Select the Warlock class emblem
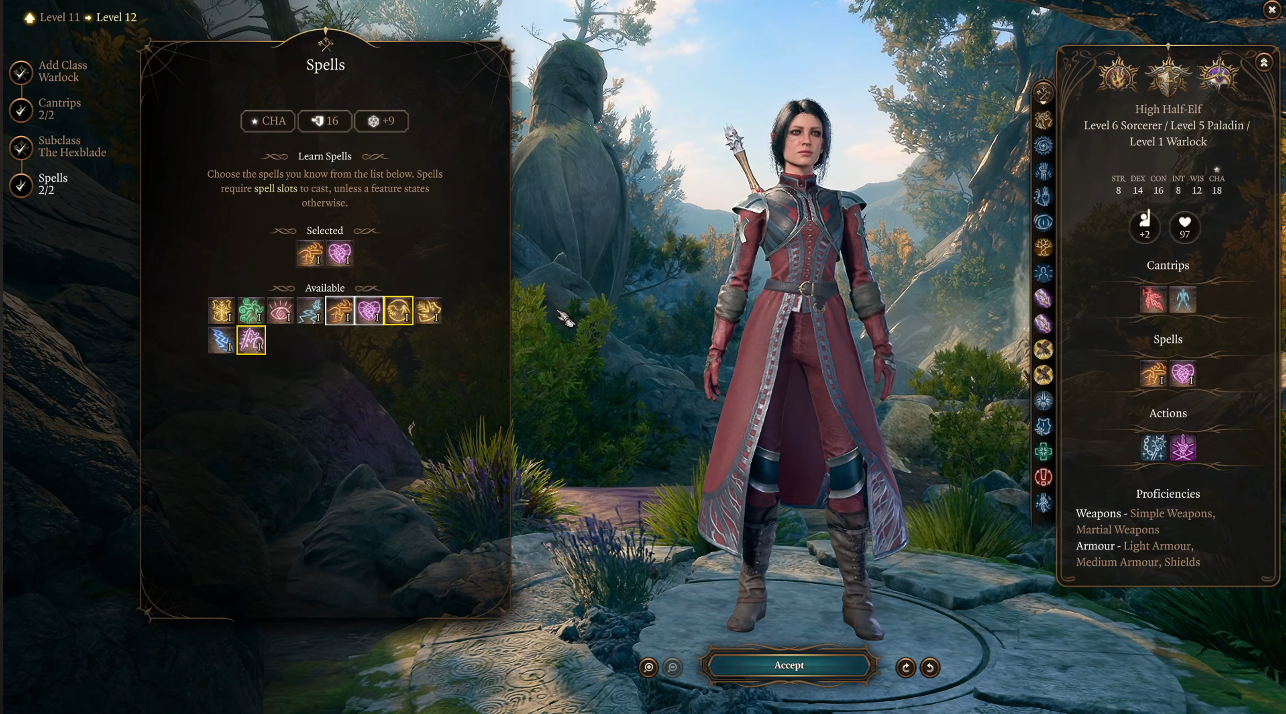1286x714 pixels. [x=1219, y=75]
